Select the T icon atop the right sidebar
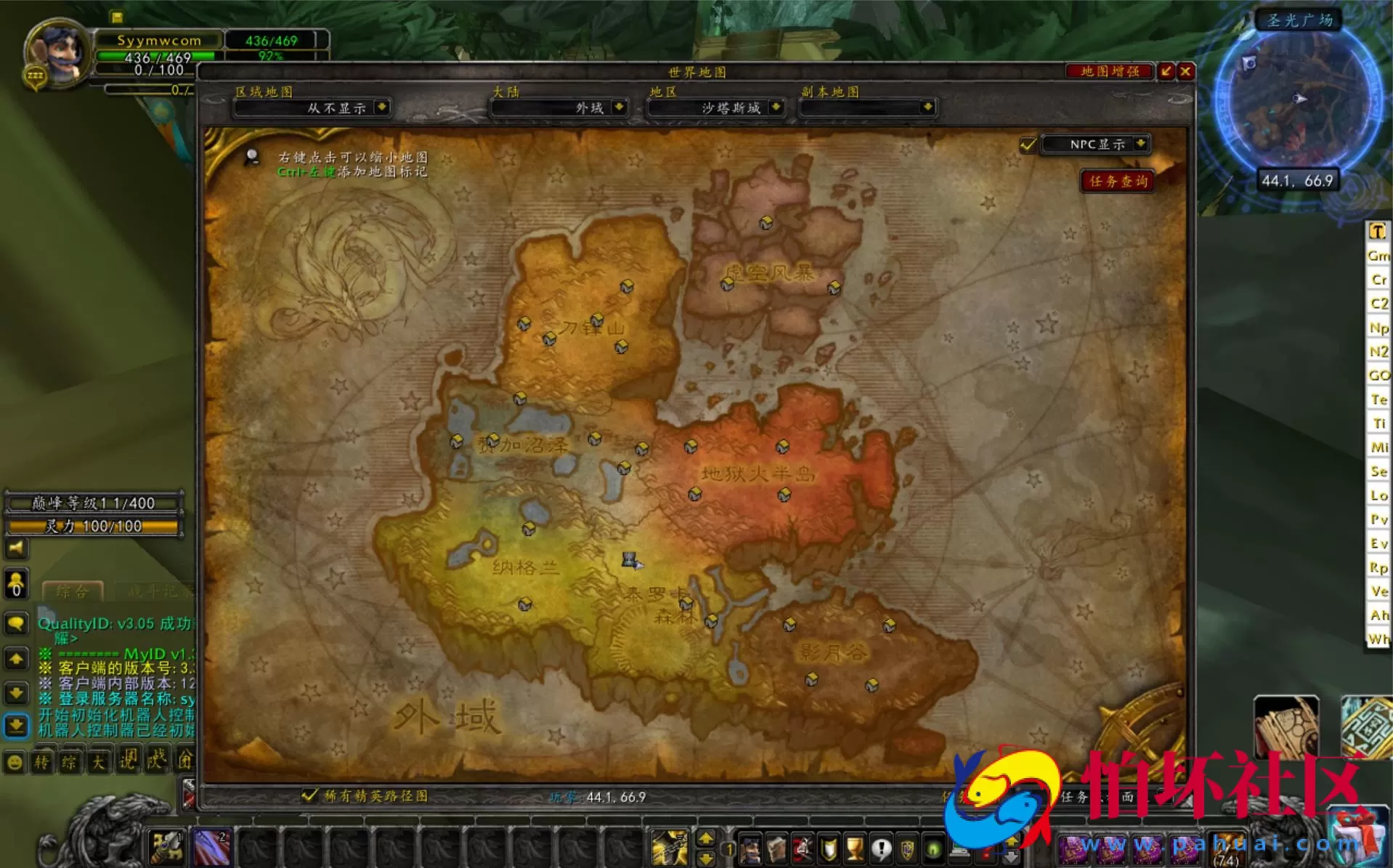1393x868 pixels. [1377, 231]
